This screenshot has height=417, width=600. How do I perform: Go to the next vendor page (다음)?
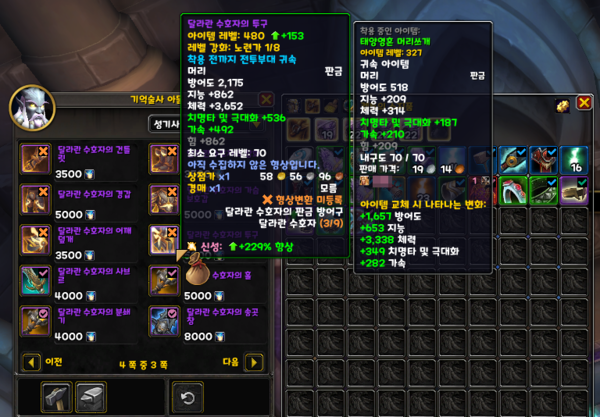coord(253,362)
